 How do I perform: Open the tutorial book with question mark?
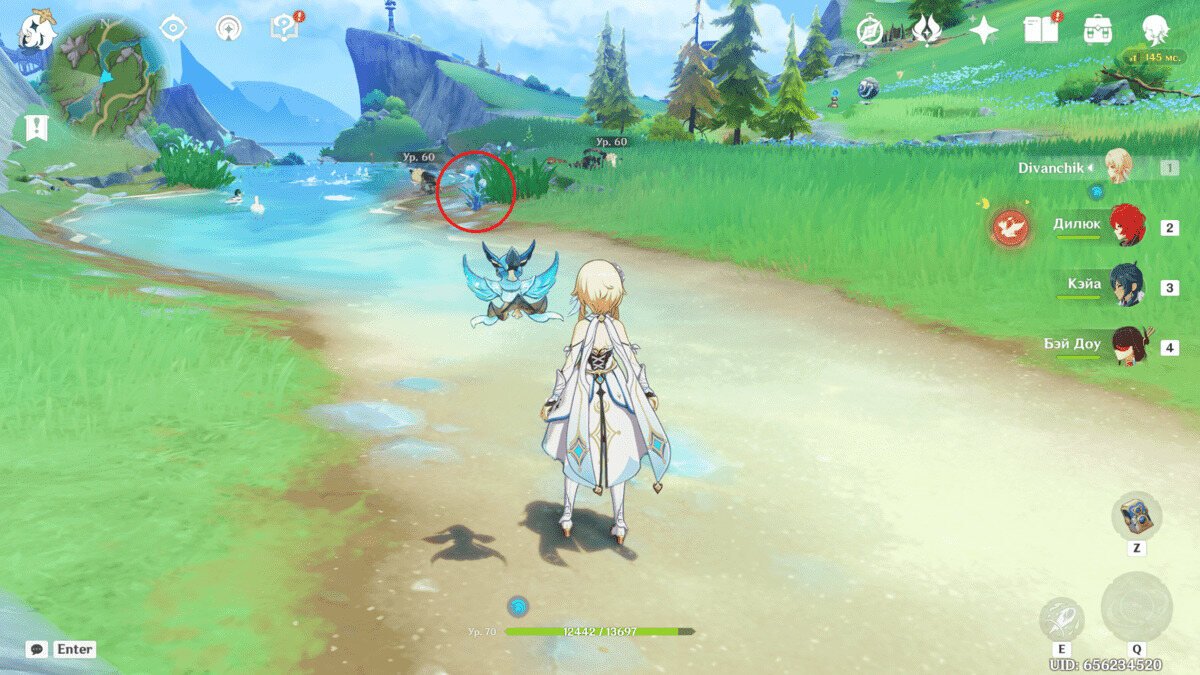point(284,28)
